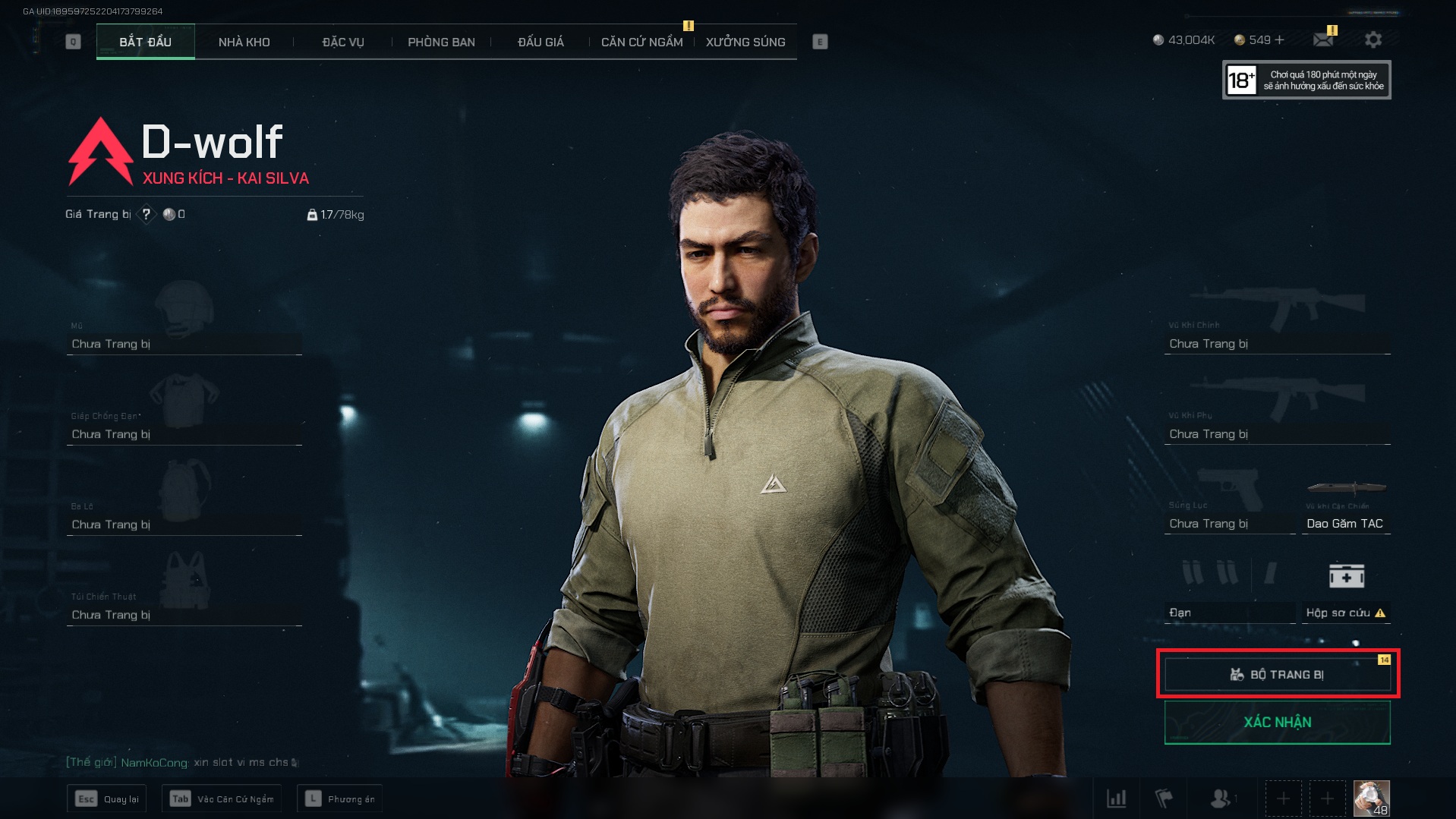Select the ĐẤU GIÁ tab
This screenshot has width=1456, height=819.
tap(540, 42)
